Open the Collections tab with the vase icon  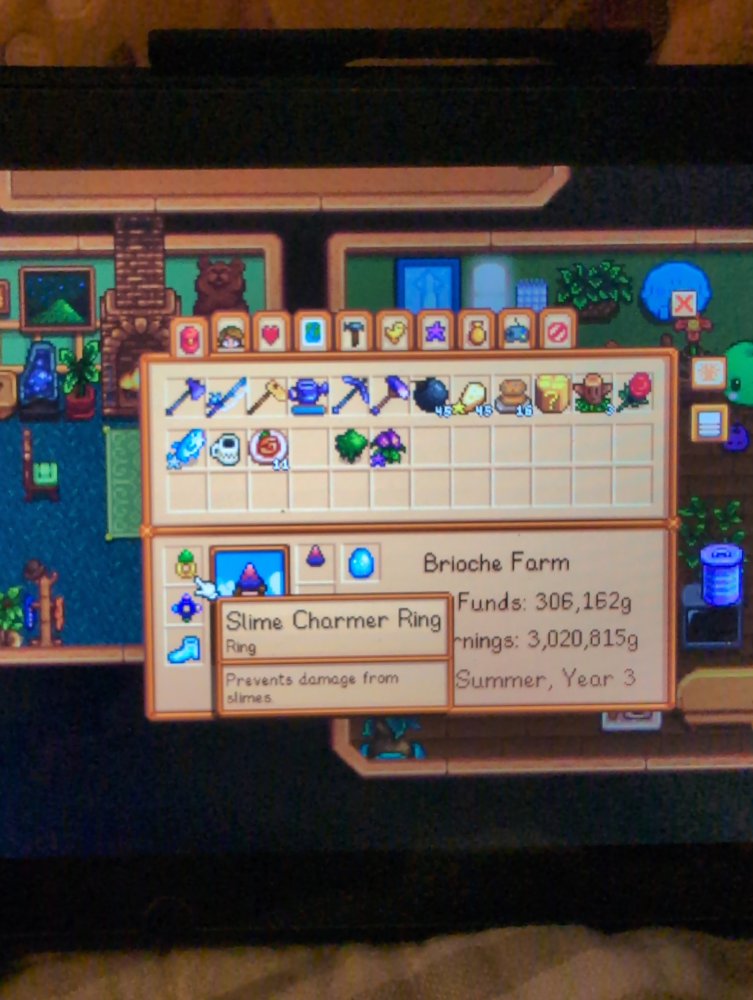pyautogui.click(x=476, y=330)
